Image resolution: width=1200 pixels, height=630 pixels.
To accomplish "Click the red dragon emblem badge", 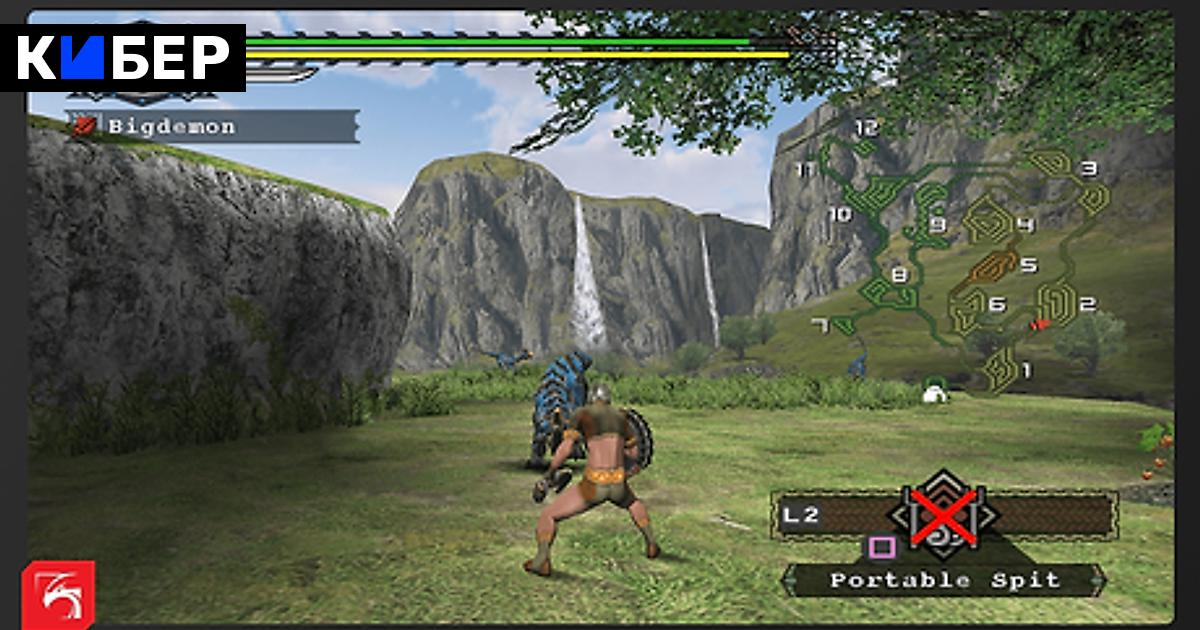I will click(x=58, y=591).
